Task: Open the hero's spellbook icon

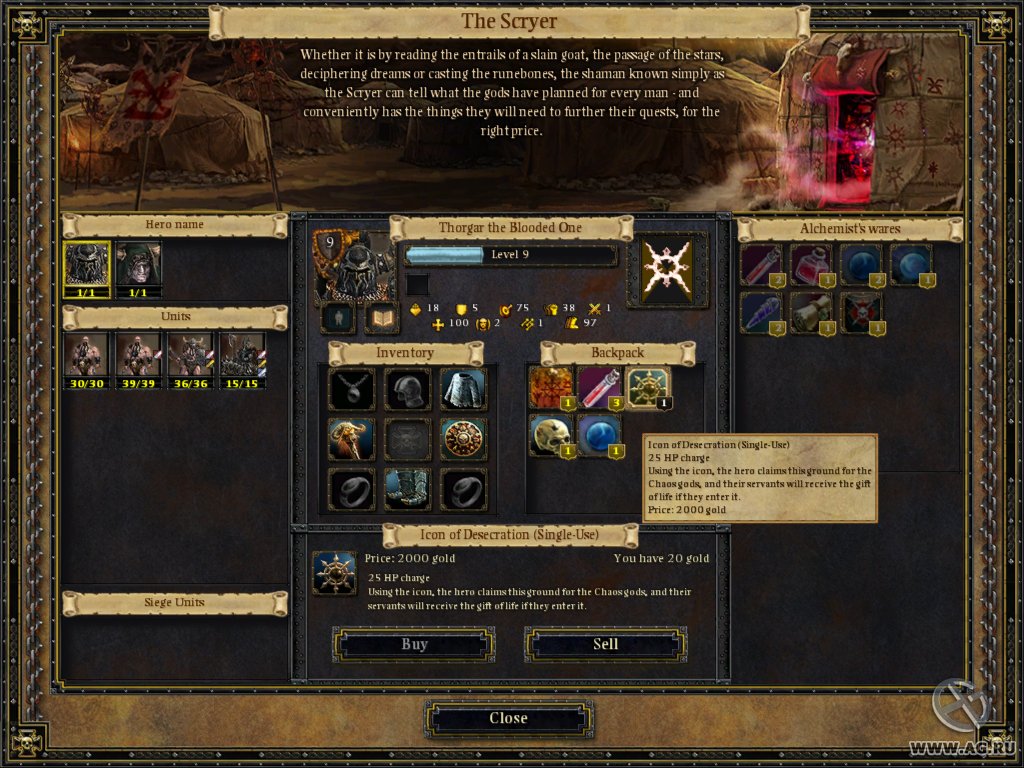Action: click(381, 318)
